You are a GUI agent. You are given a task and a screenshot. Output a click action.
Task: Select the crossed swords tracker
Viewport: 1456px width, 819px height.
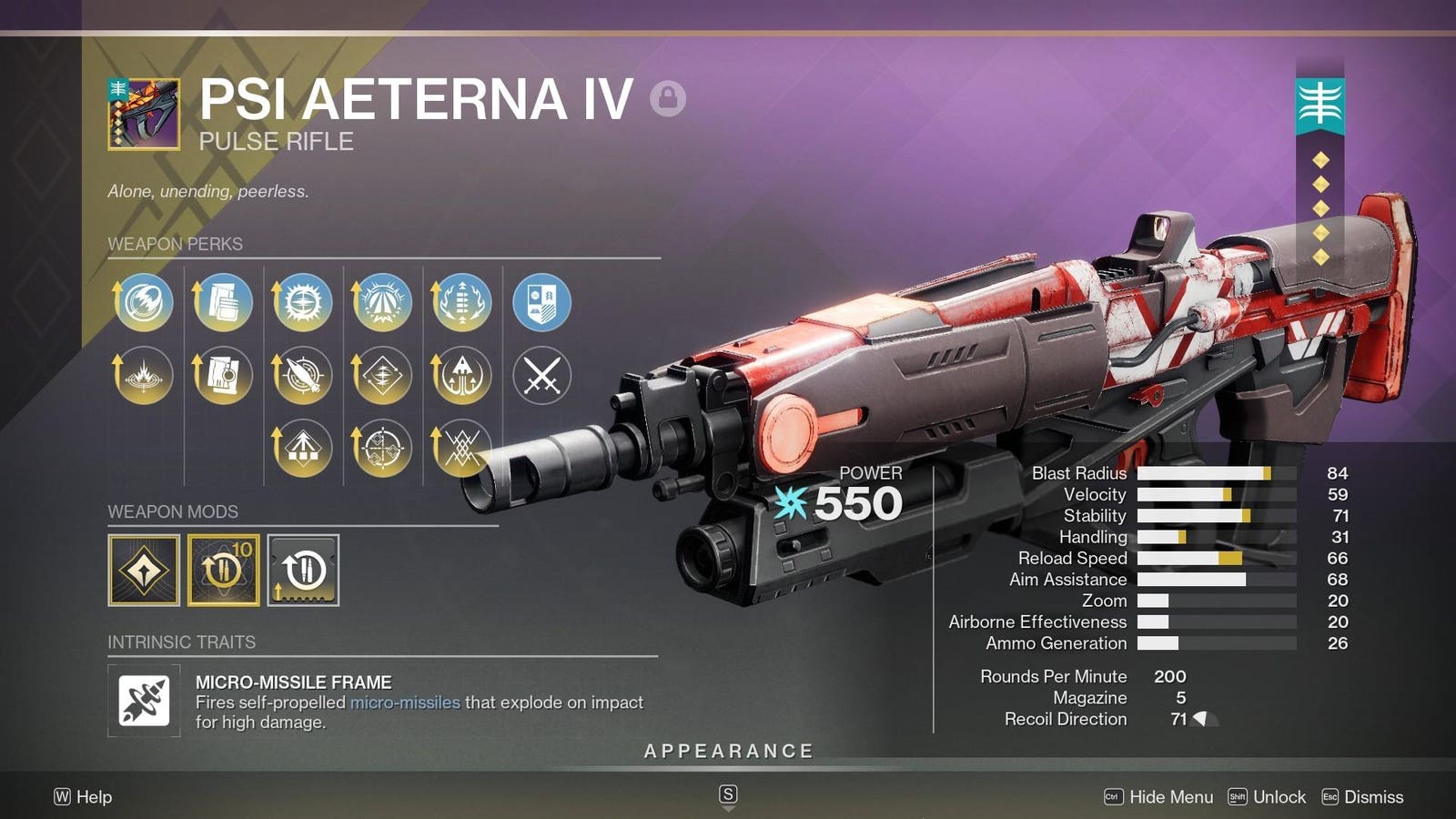(542, 375)
